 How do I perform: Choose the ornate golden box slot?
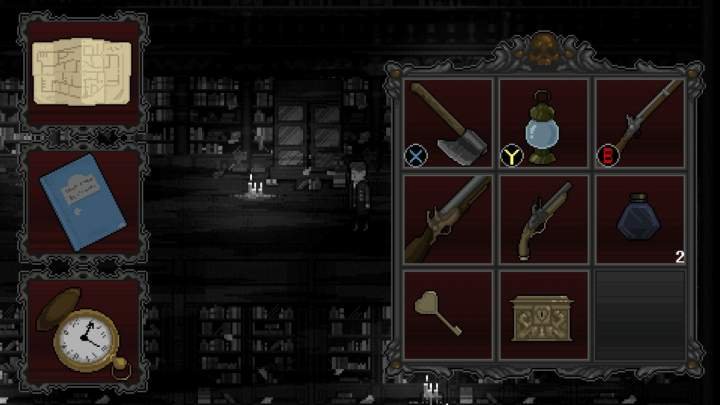click(x=544, y=314)
